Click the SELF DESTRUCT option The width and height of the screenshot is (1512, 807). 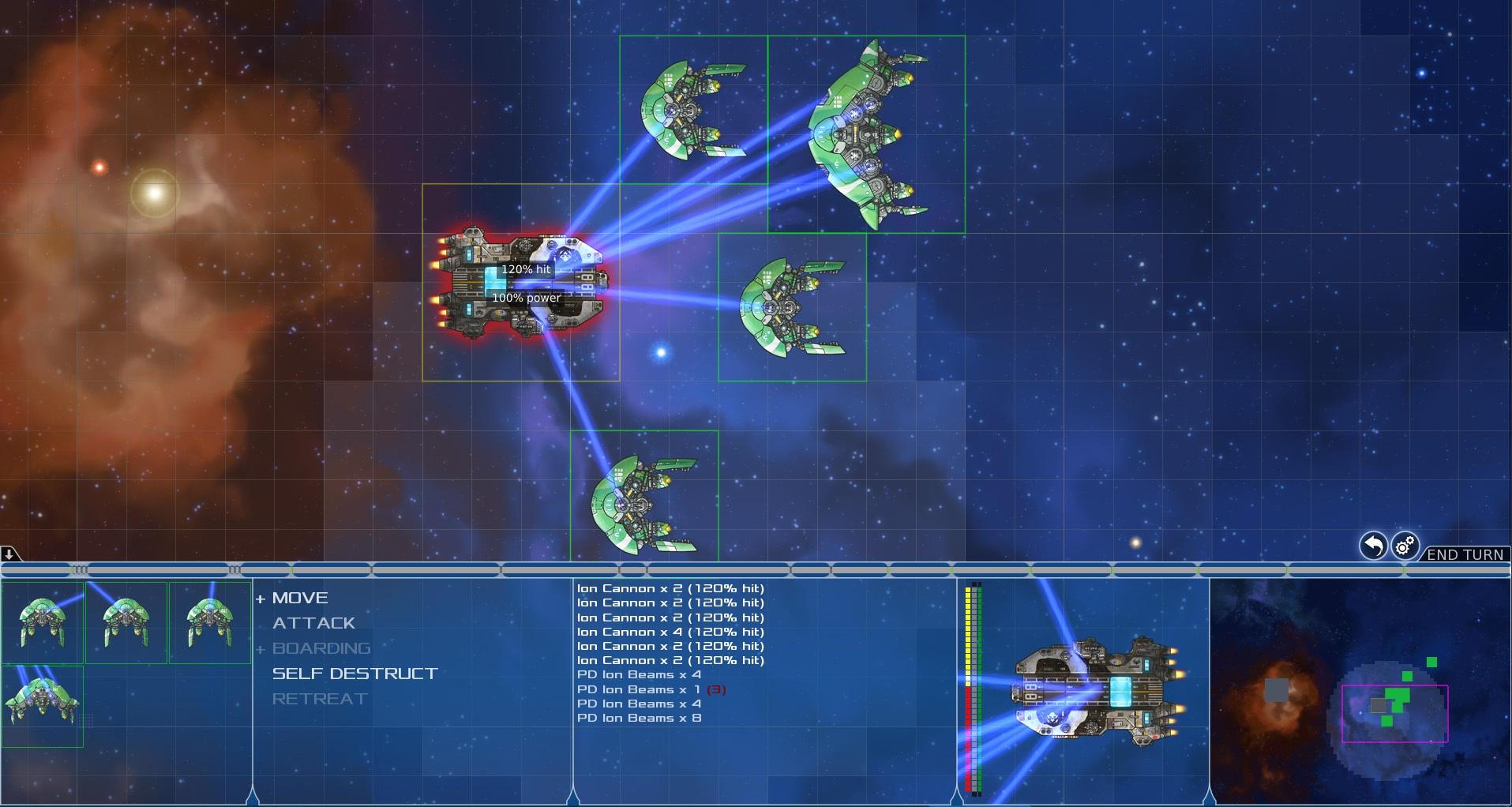[x=355, y=674]
